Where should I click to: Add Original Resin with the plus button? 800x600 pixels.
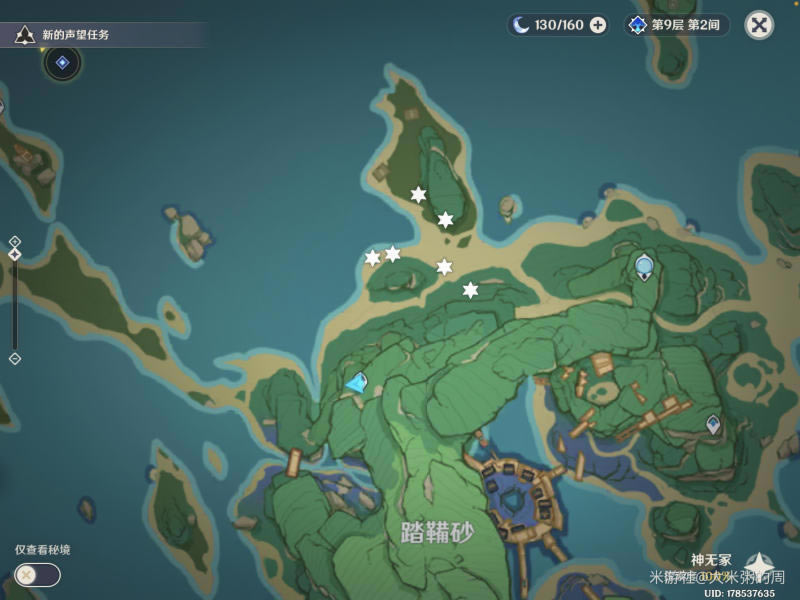click(598, 25)
